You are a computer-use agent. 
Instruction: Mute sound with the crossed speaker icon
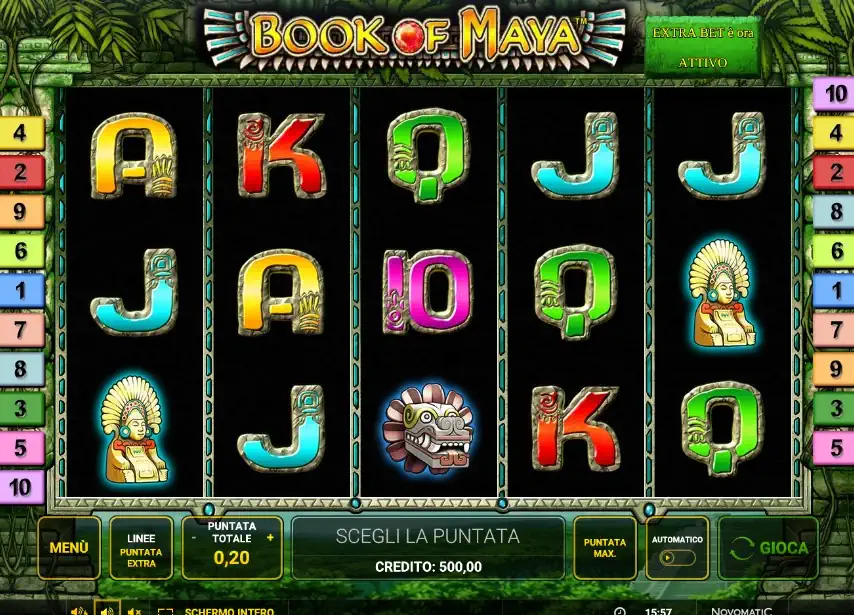tap(135, 610)
